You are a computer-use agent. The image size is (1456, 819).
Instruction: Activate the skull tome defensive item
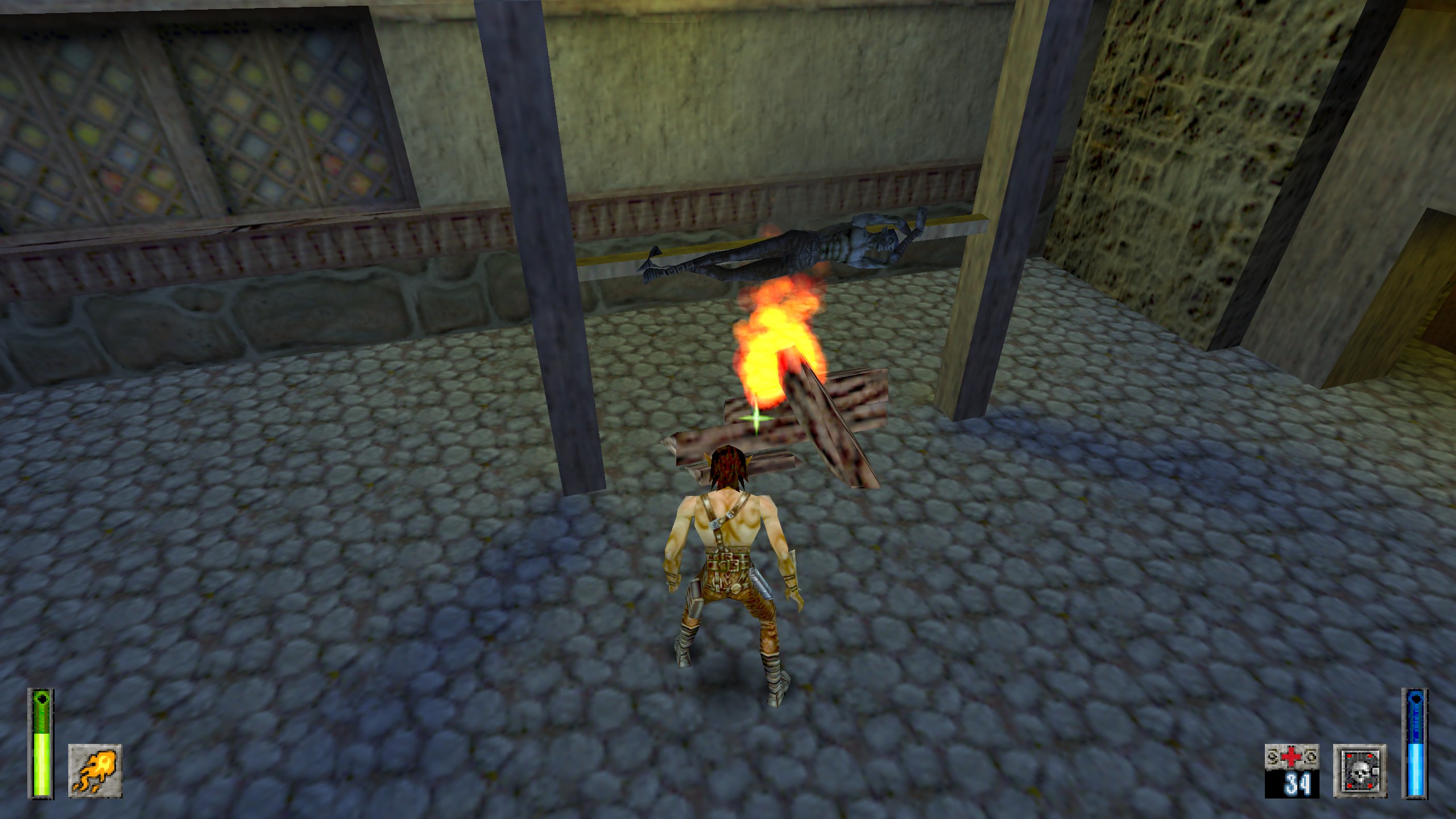[x=1360, y=771]
